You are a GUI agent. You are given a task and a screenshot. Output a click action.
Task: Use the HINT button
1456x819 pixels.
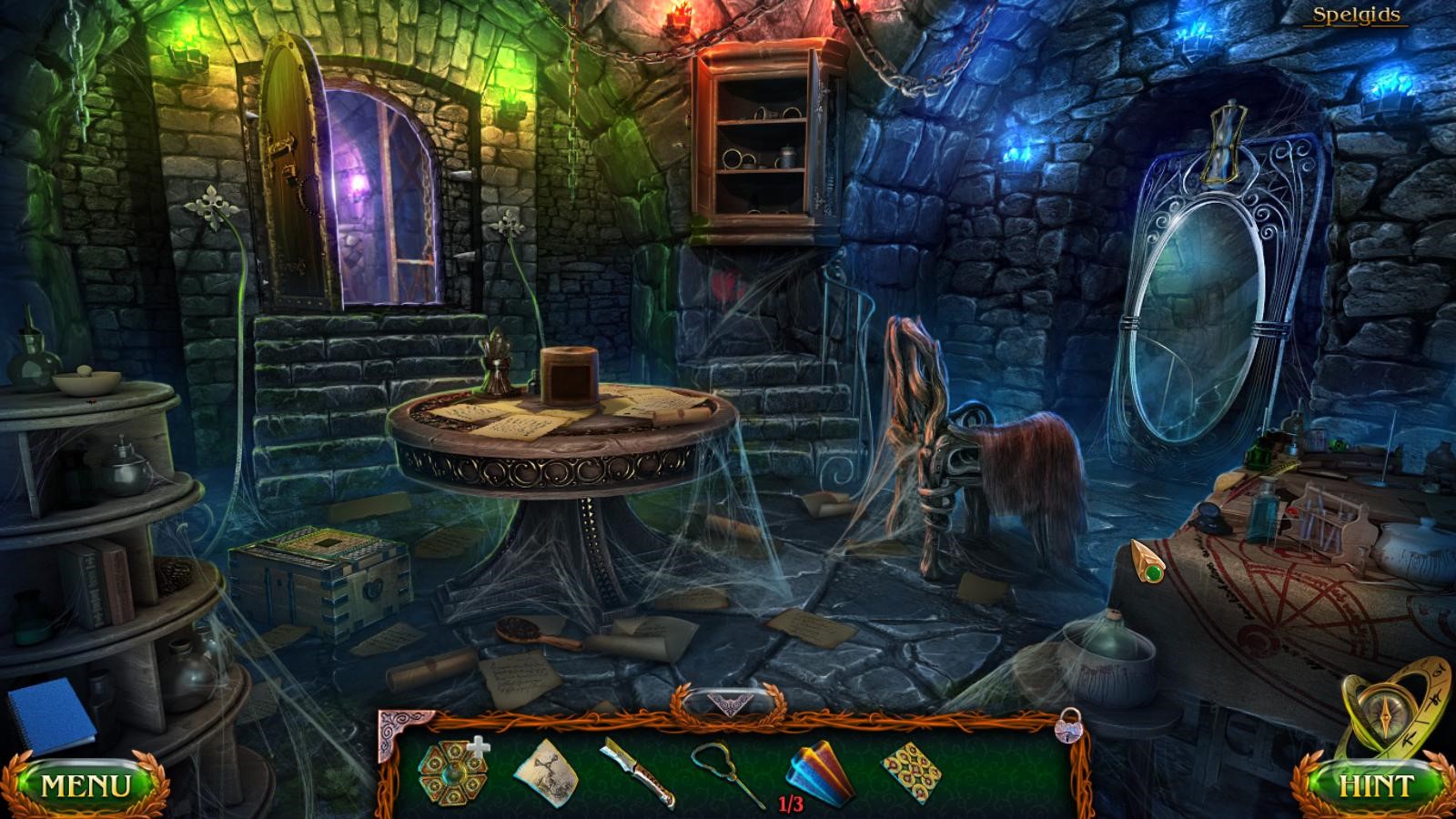point(1375,785)
